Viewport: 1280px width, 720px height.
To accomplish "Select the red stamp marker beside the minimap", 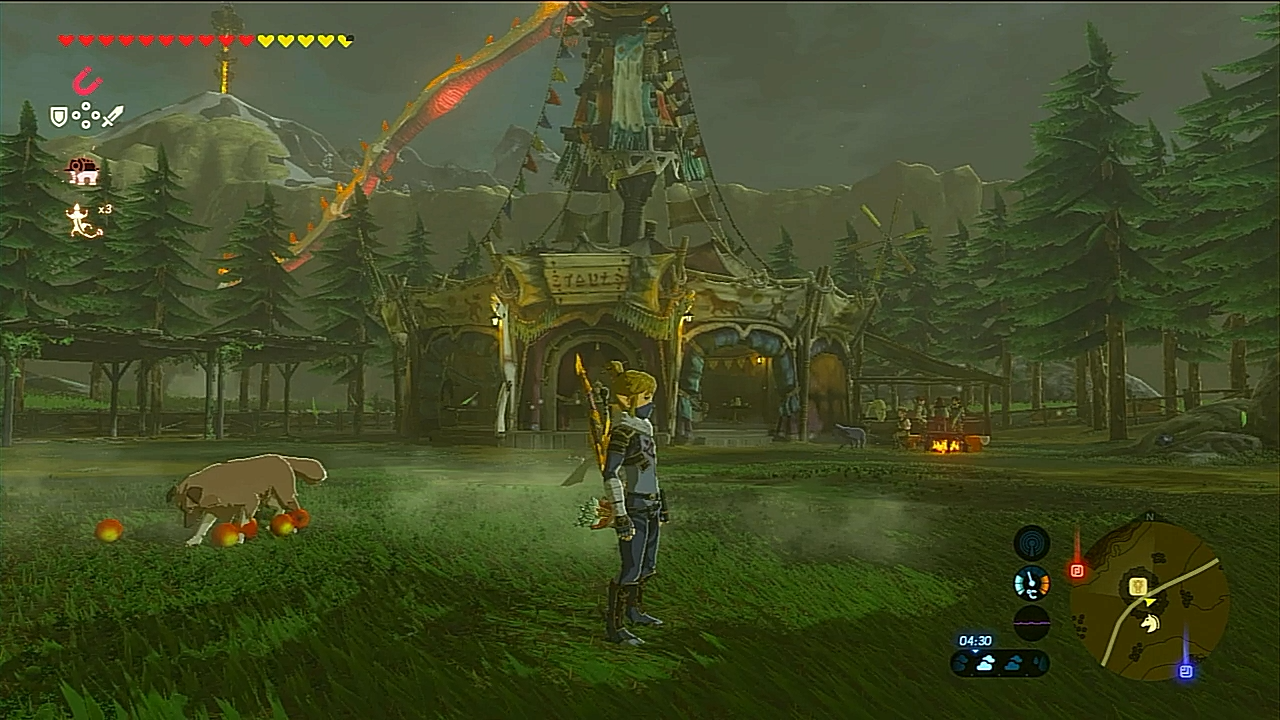I will (x=1077, y=571).
